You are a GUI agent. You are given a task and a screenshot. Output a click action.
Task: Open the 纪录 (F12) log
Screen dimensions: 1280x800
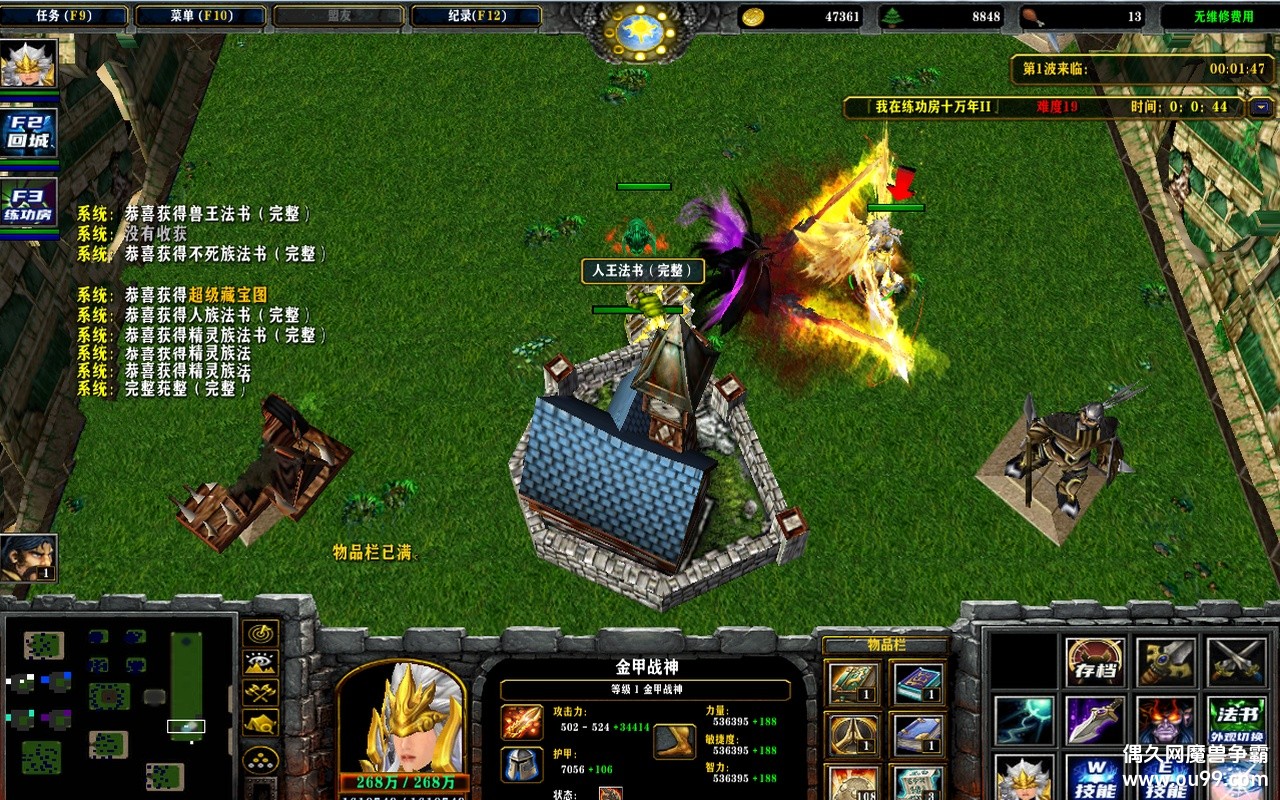pos(475,16)
